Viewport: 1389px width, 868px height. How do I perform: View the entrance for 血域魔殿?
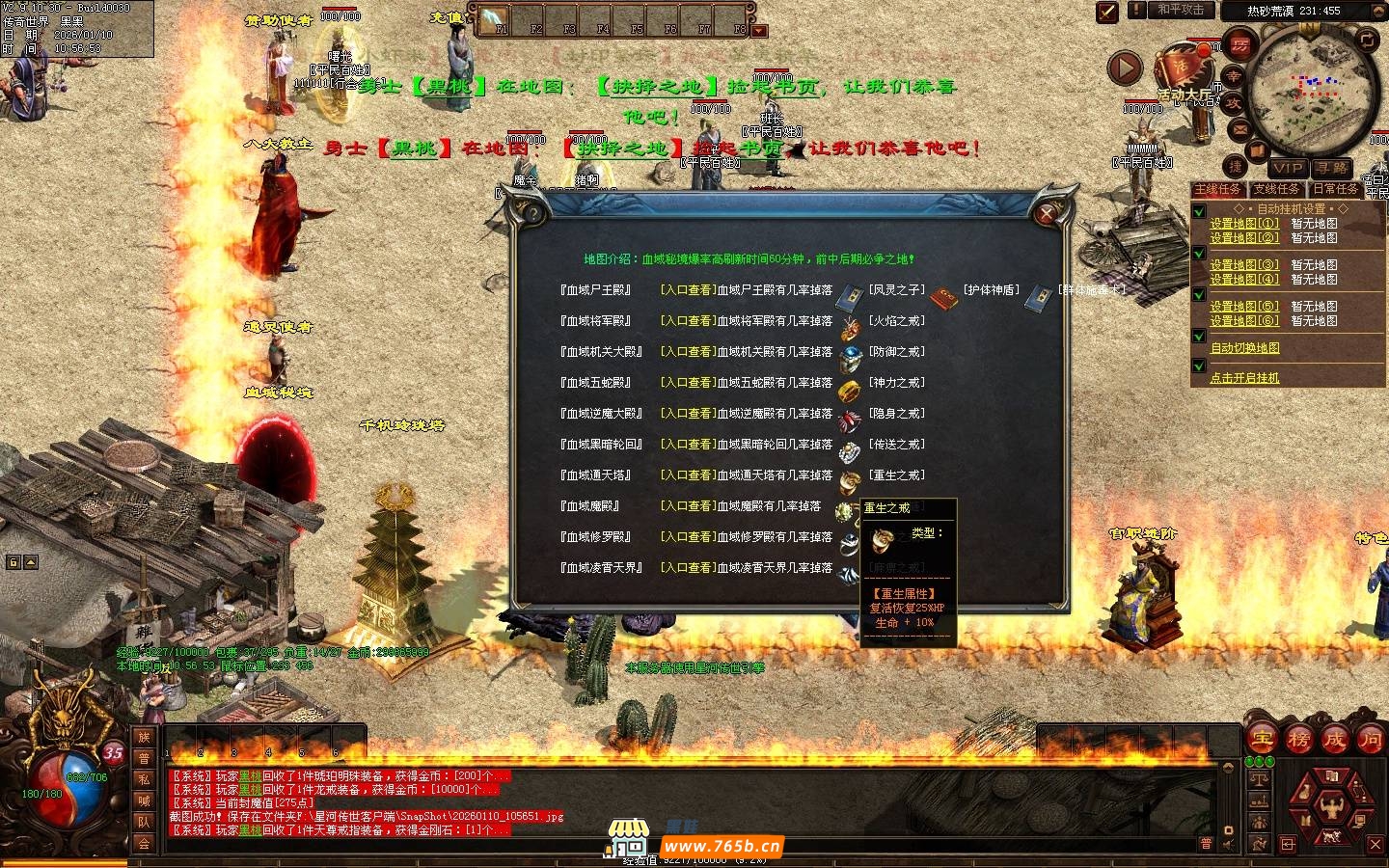688,505
